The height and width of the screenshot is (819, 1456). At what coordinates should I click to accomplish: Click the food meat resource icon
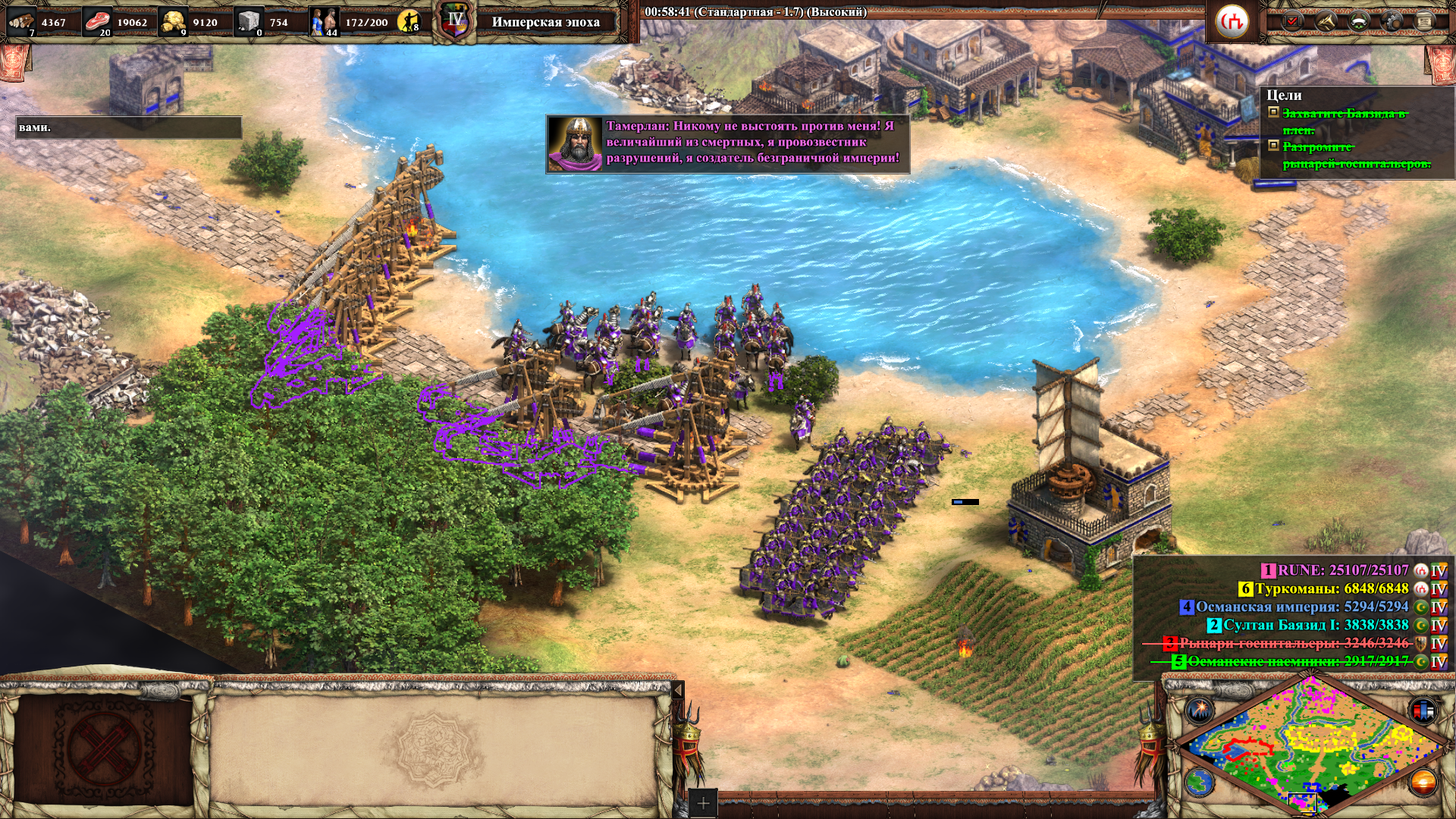pyautogui.click(x=97, y=21)
